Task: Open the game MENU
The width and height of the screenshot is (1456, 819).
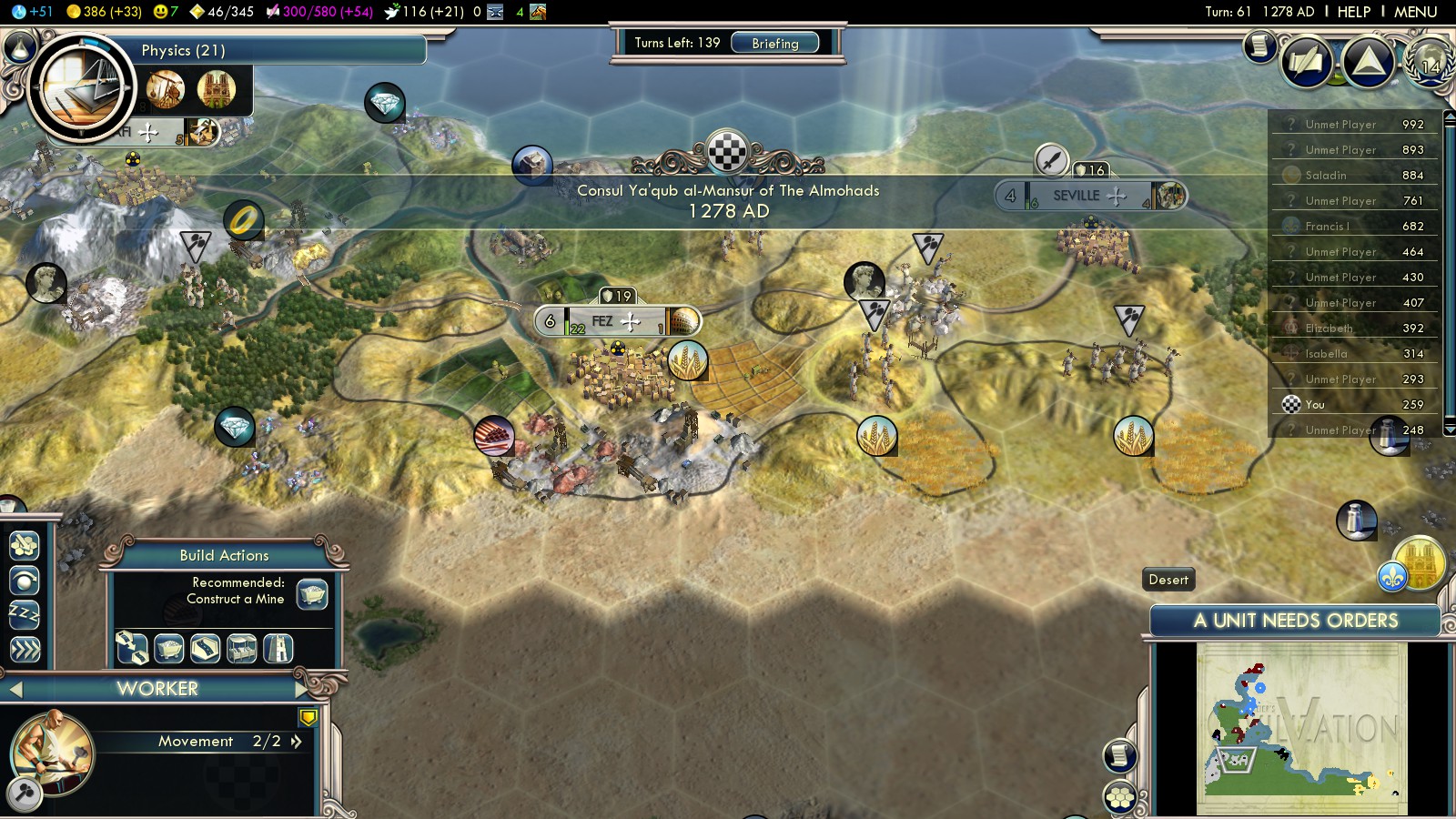Action: tap(1415, 12)
